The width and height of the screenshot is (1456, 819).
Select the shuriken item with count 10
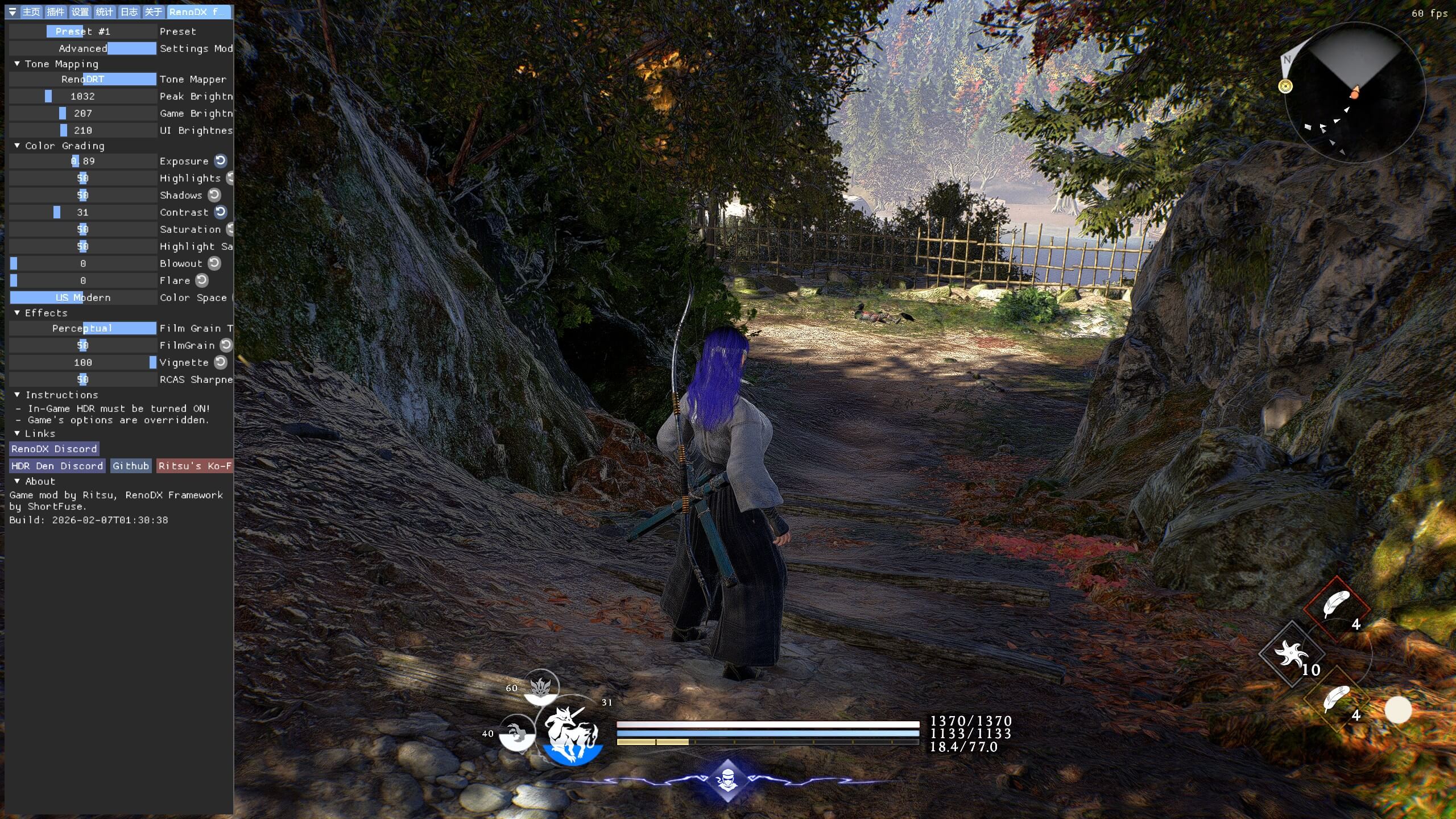click(1292, 653)
